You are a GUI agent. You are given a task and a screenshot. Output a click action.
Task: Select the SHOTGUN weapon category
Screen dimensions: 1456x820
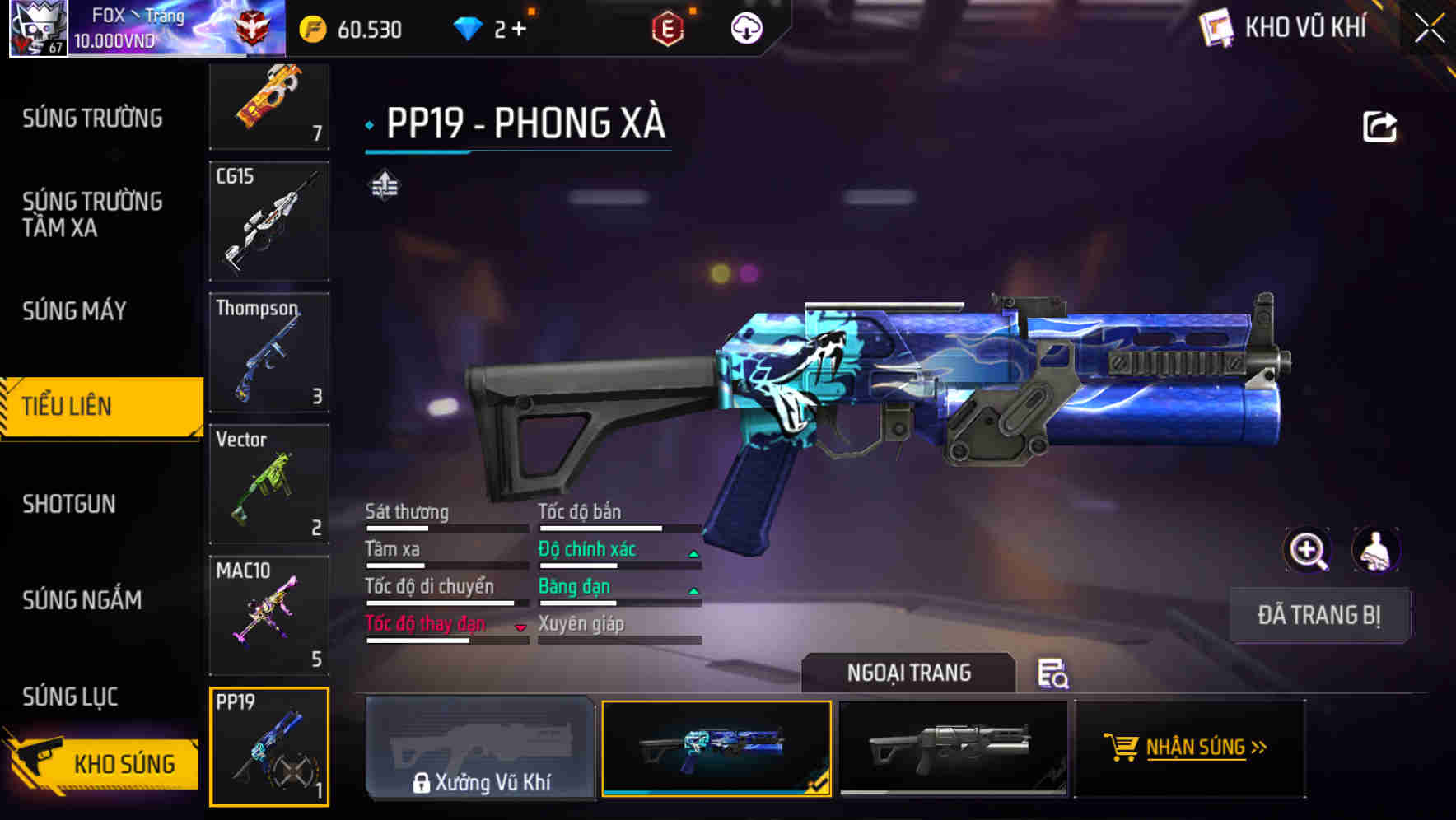70,504
